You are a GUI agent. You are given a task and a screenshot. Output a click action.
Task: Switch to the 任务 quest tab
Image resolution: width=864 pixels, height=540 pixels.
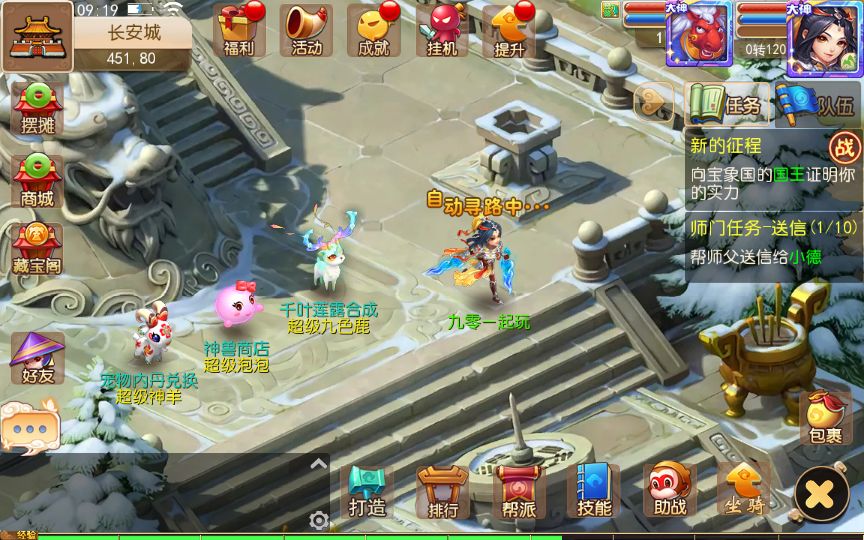(728, 105)
